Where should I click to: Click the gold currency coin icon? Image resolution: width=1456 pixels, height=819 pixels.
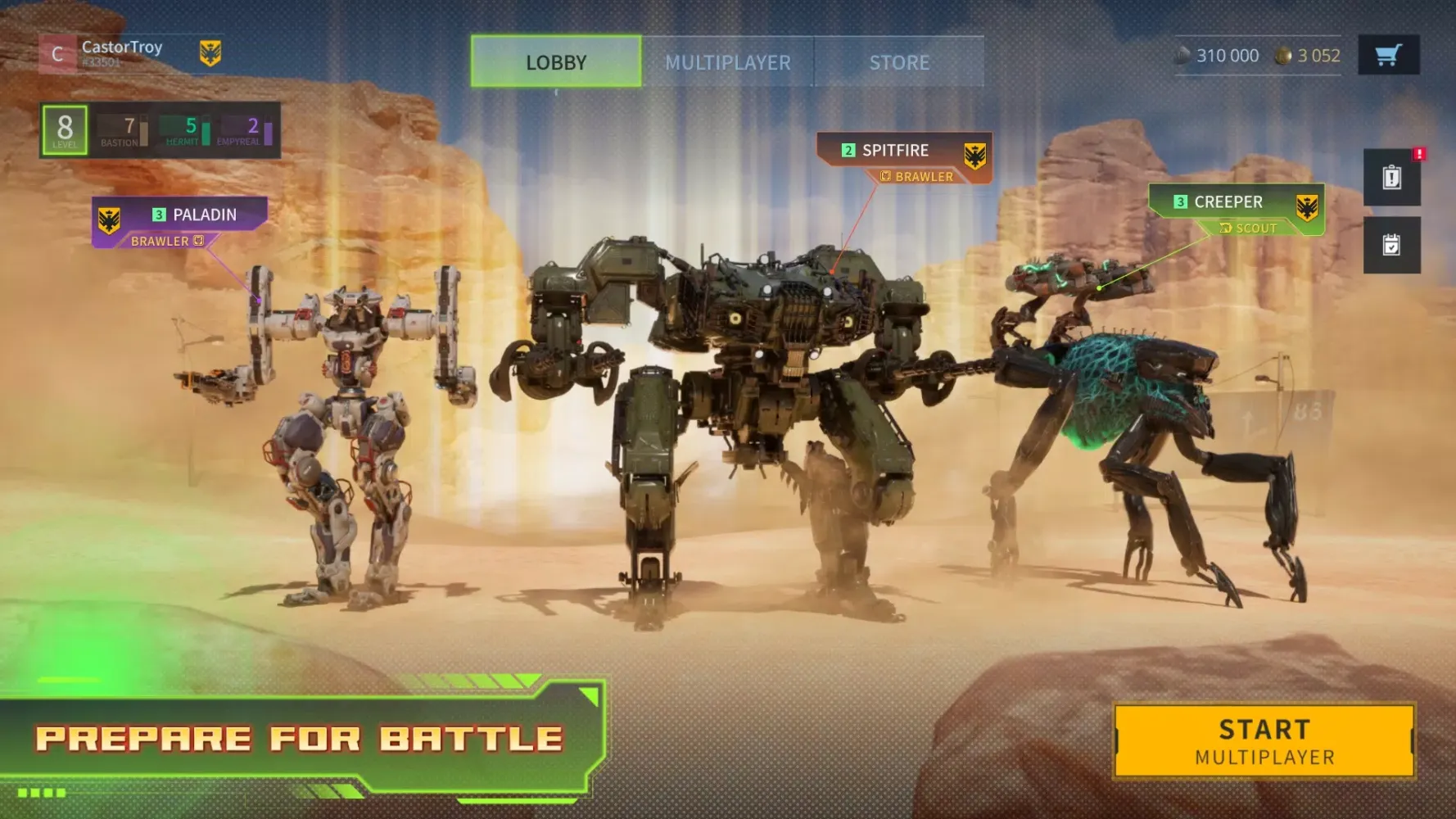(x=1285, y=55)
